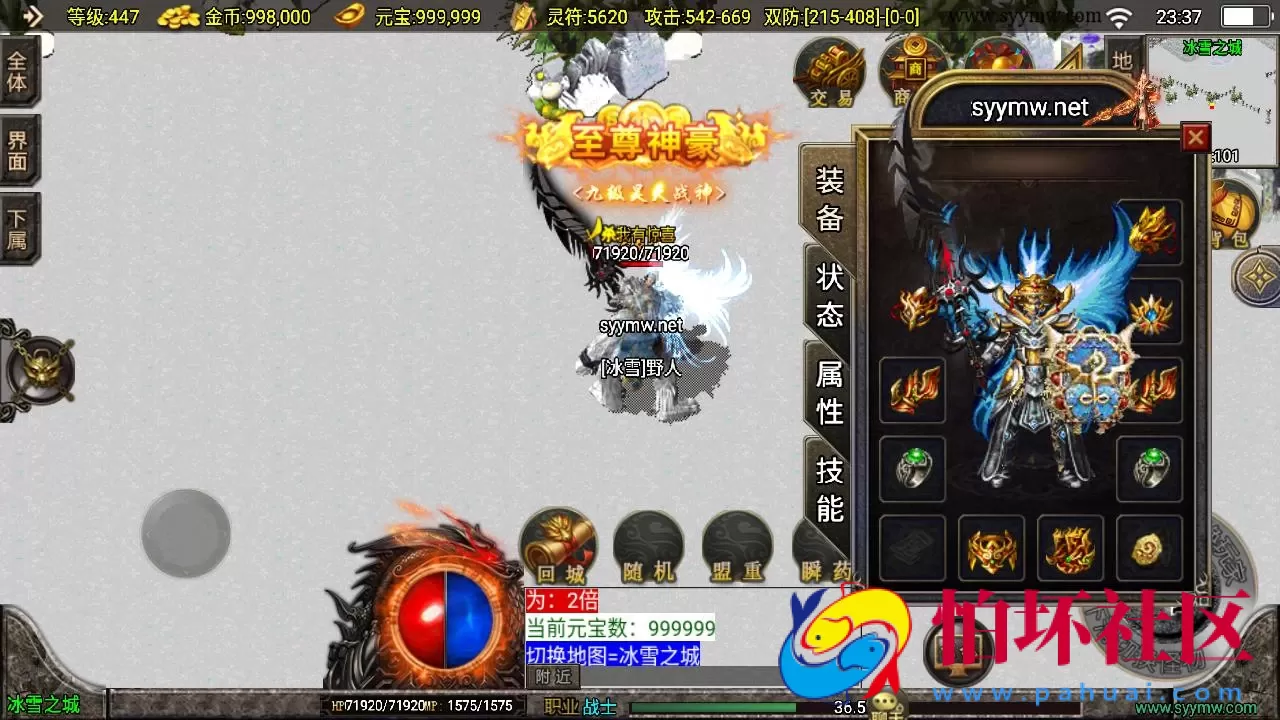Viewport: 1280px width, 720px height.
Task: Open the 下属 subordinates tab
Action: tap(18, 225)
